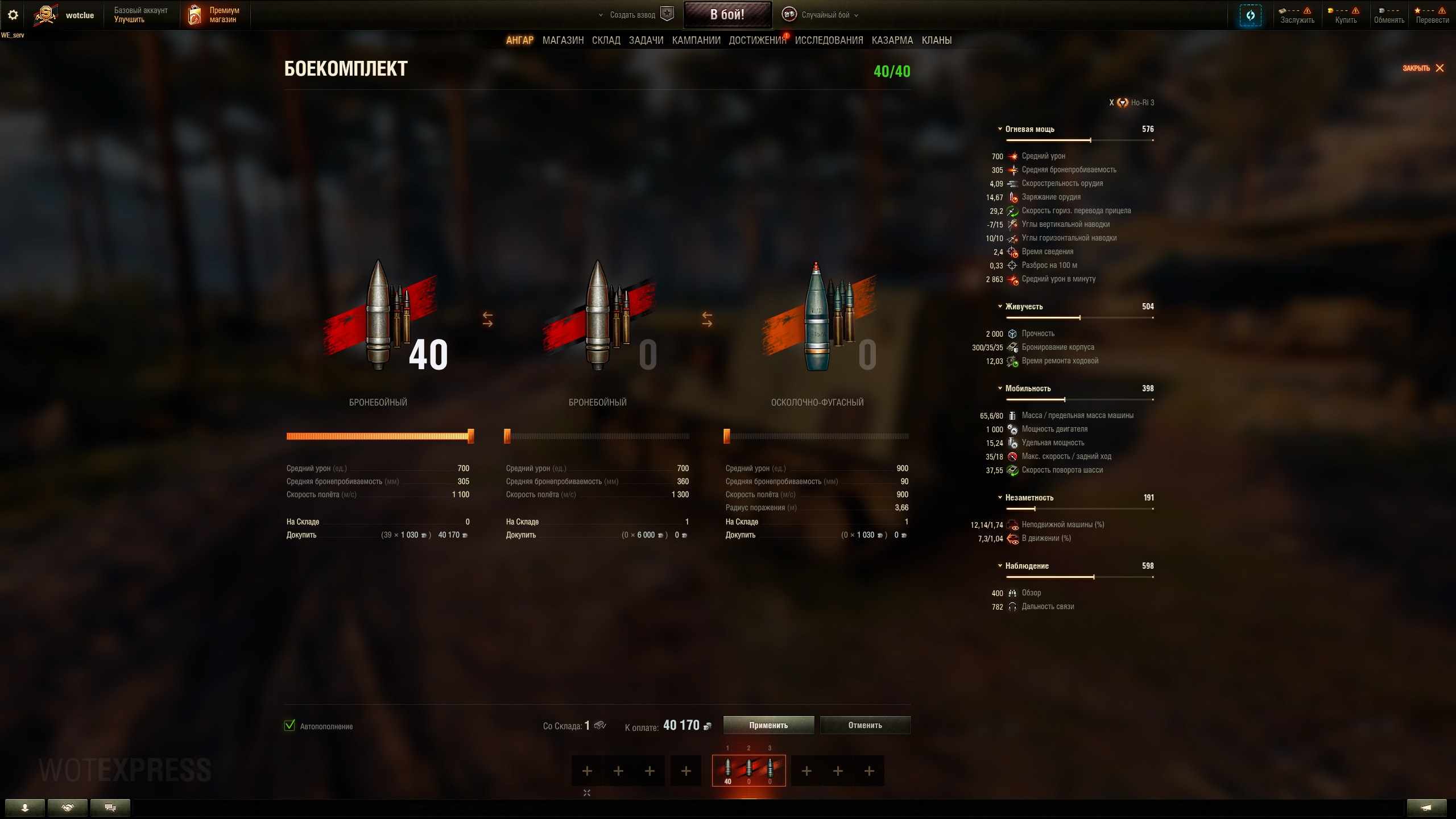1456x819 pixels.
Task: Click the Купить gold button
Action: (x=1346, y=15)
